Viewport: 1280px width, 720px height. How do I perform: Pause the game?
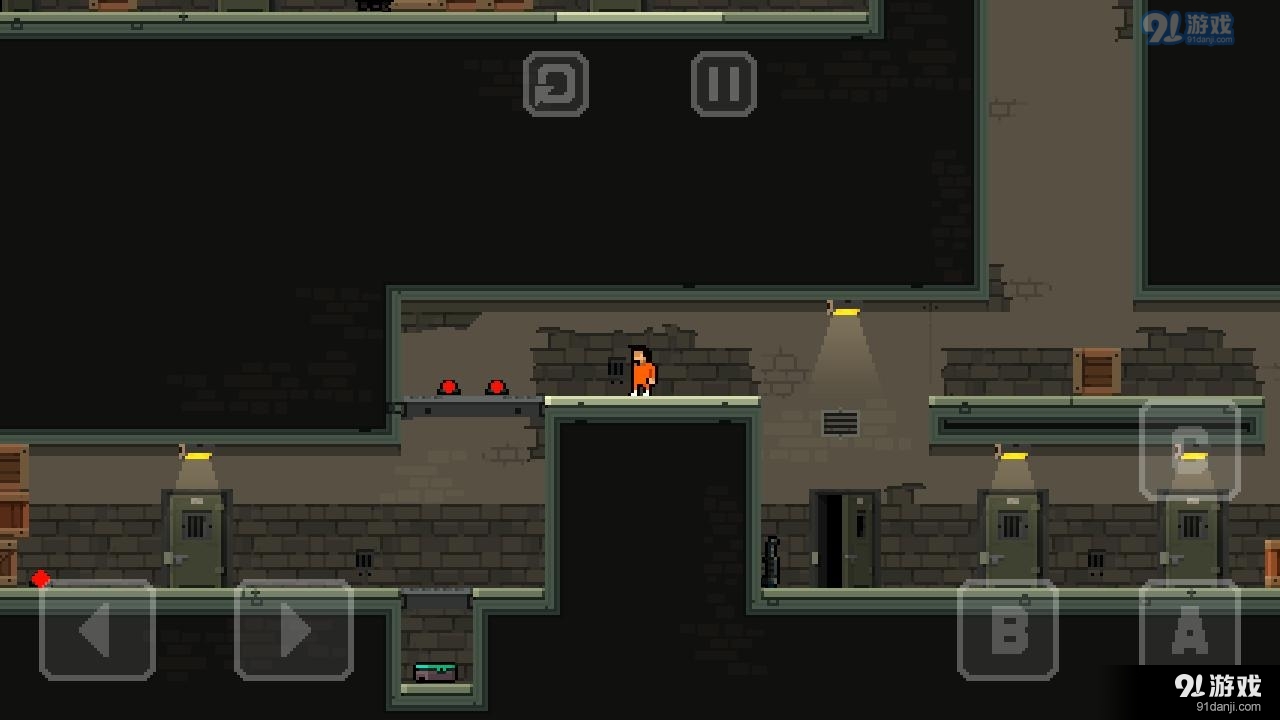[723, 84]
